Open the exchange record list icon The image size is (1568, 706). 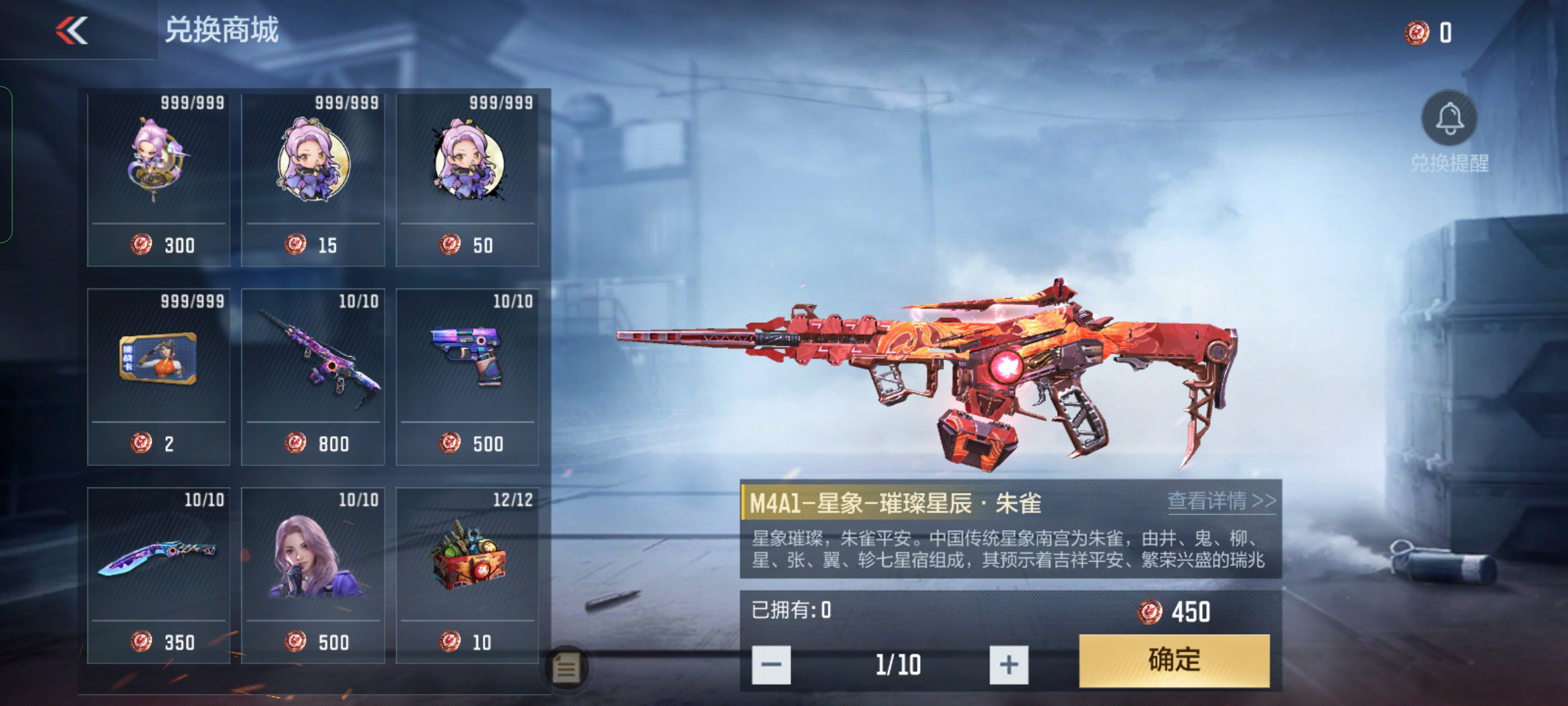point(566,668)
